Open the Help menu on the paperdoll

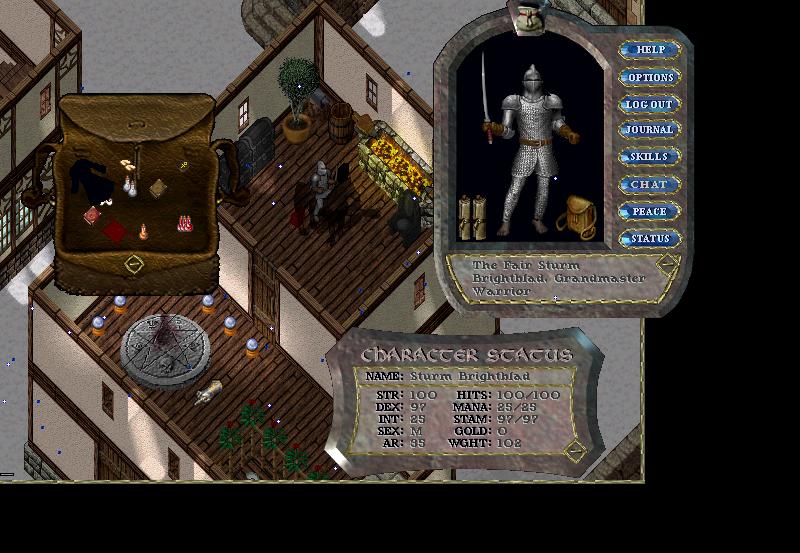click(650, 50)
